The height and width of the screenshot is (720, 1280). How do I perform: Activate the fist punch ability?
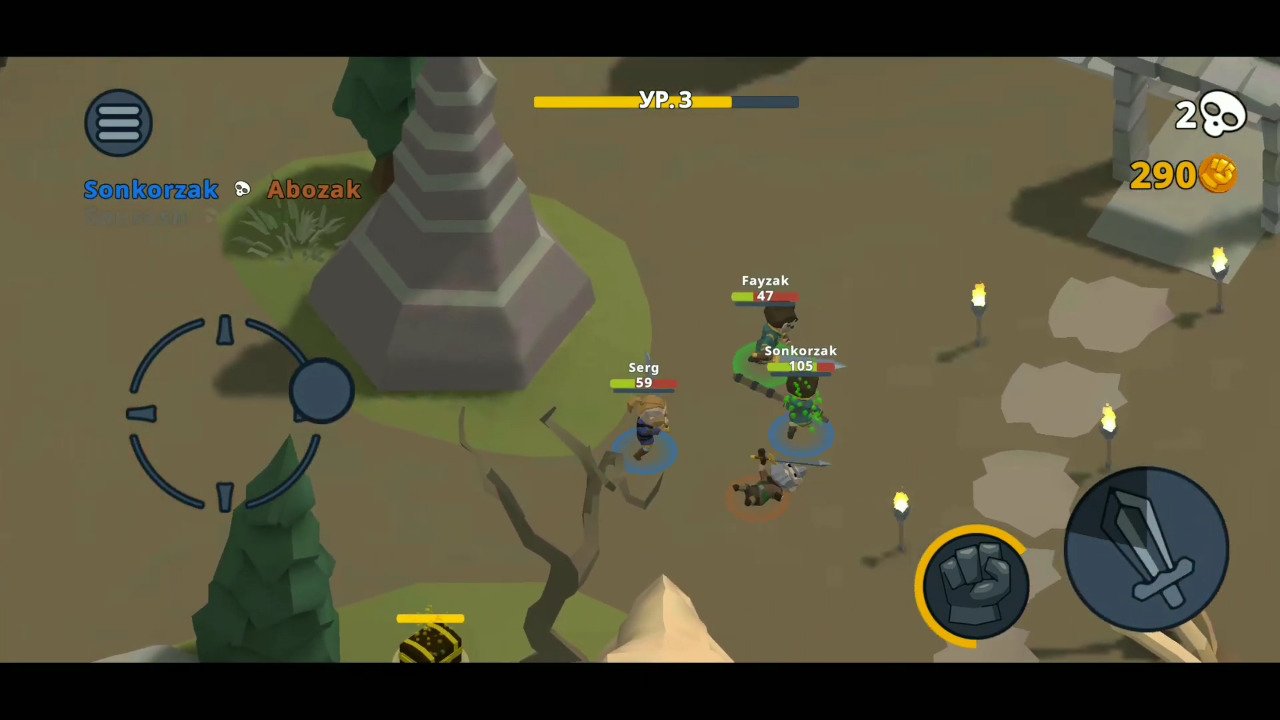[975, 583]
